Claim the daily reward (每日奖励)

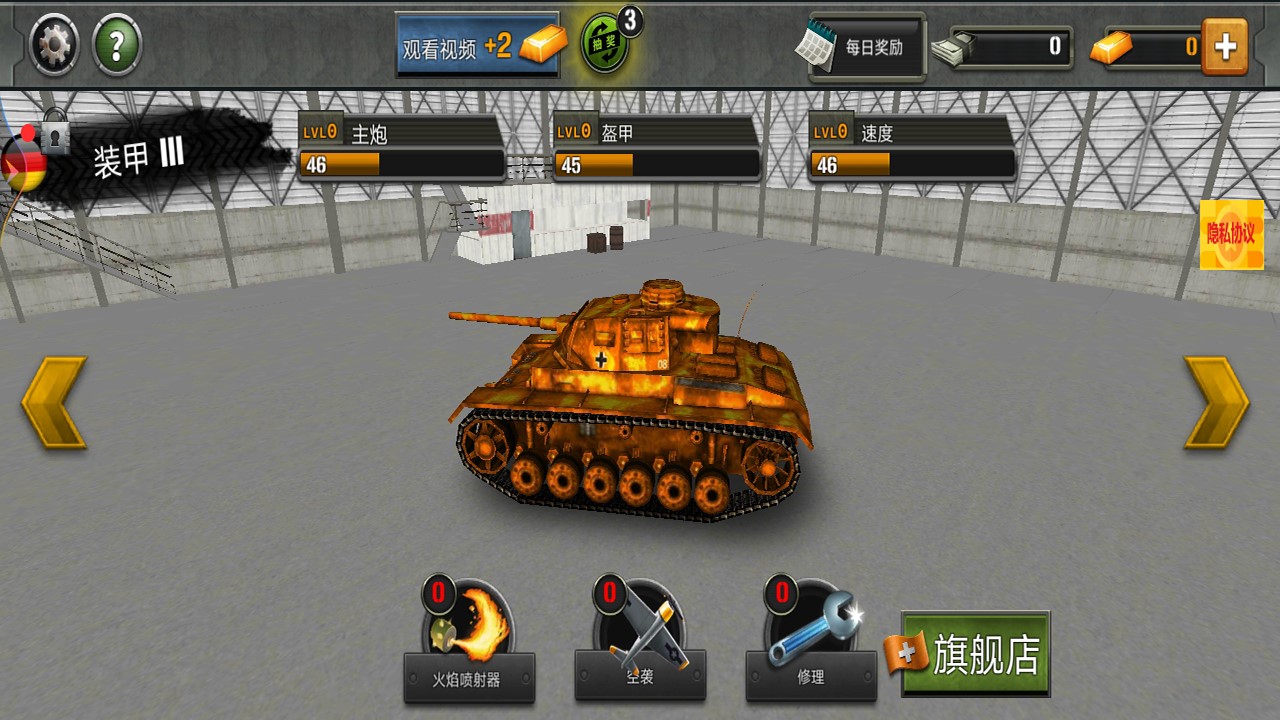tap(866, 46)
